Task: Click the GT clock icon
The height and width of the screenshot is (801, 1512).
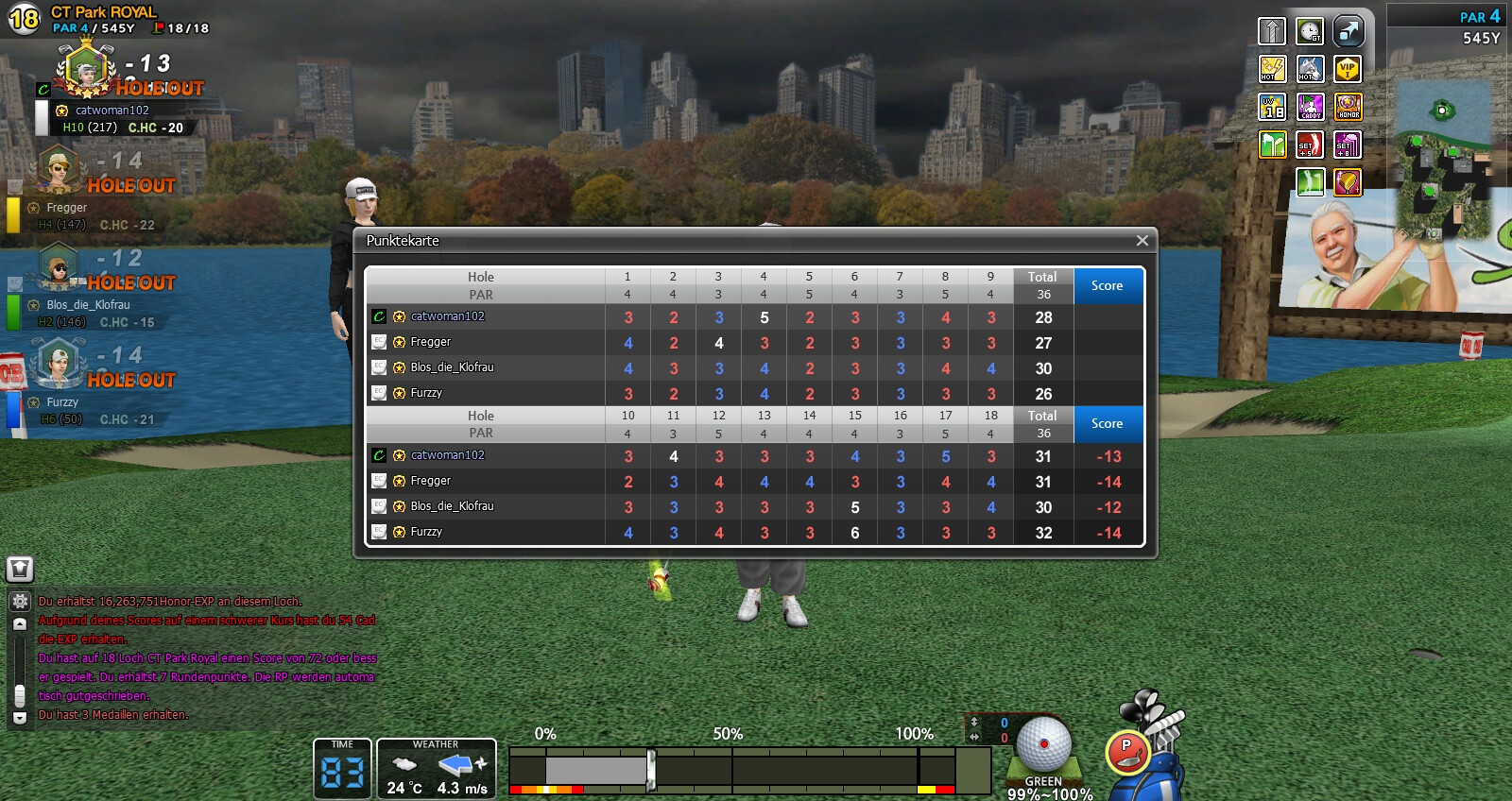Action: pos(1310,31)
